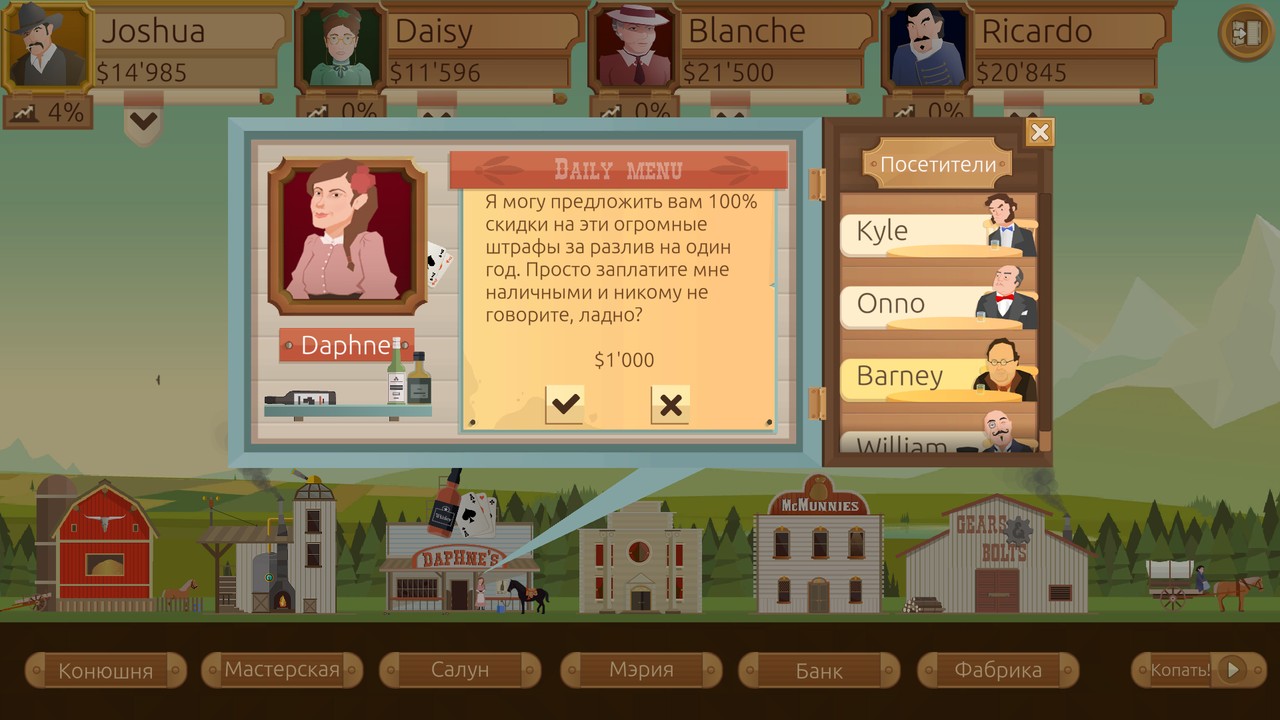
Task: Visit the Мэрия town hall
Action: click(641, 670)
